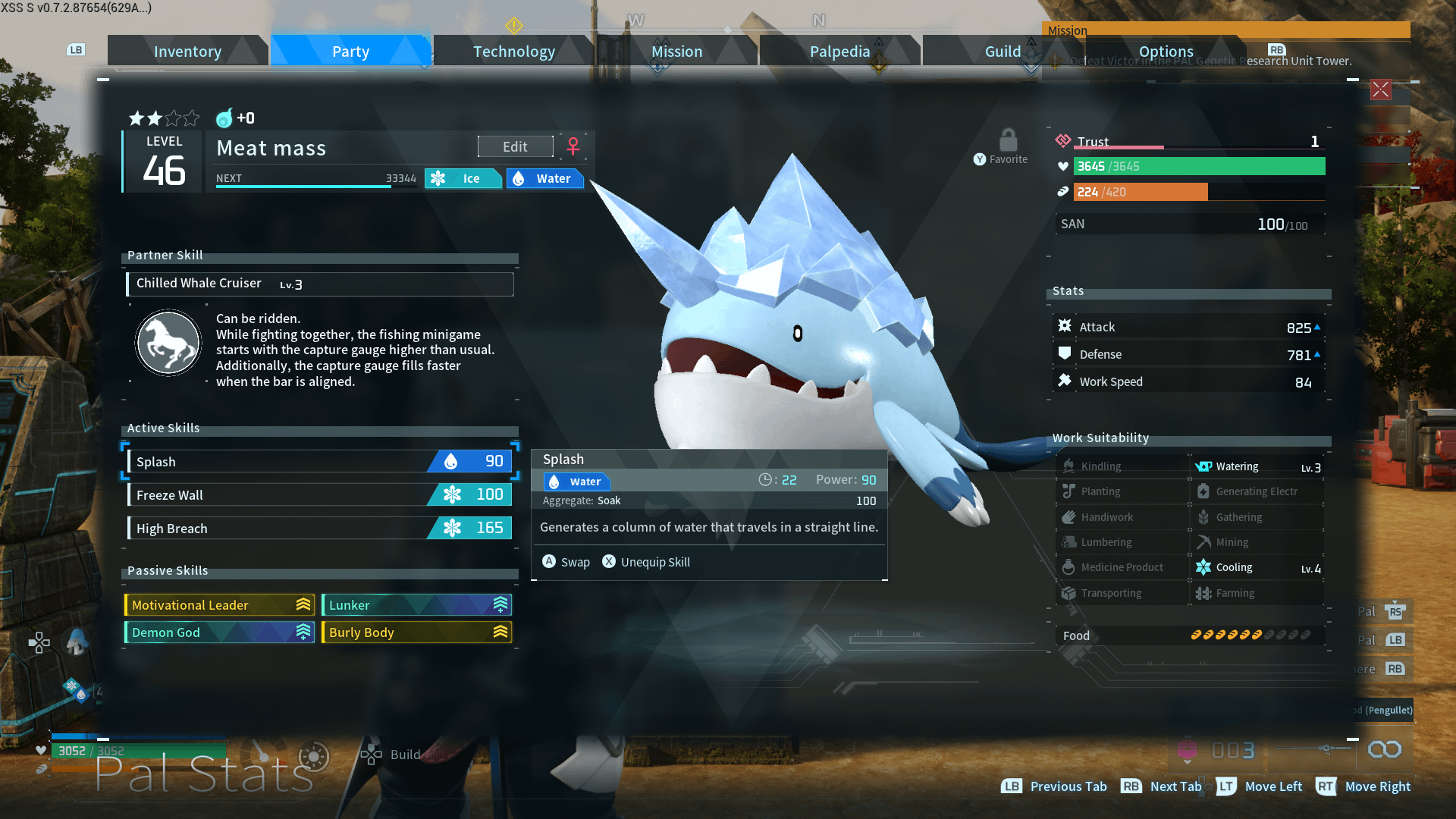Inspect the Burly Body passive skill
Screen dimensions: 1456x819
coord(416,632)
